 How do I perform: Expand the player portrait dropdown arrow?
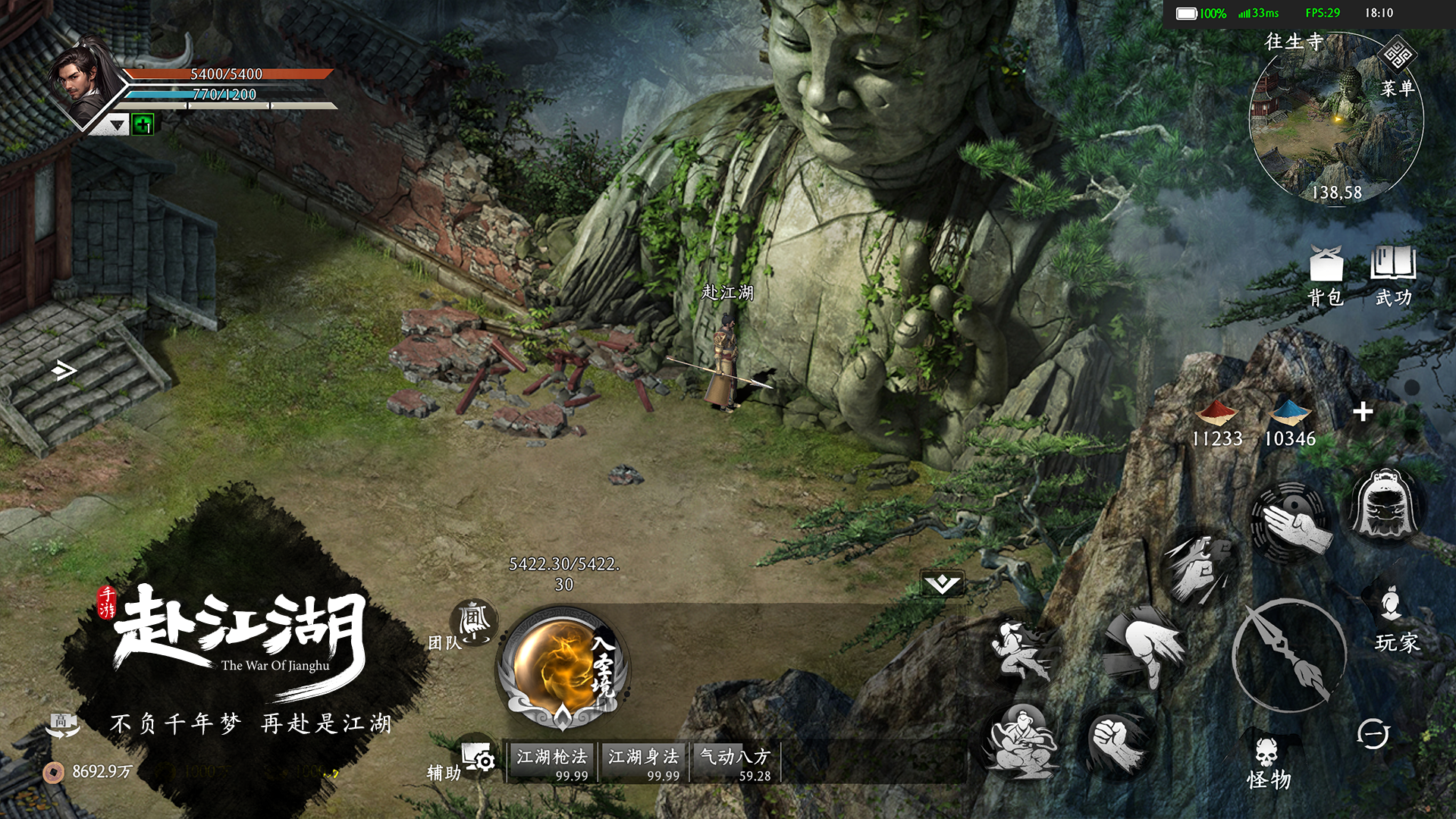click(117, 125)
